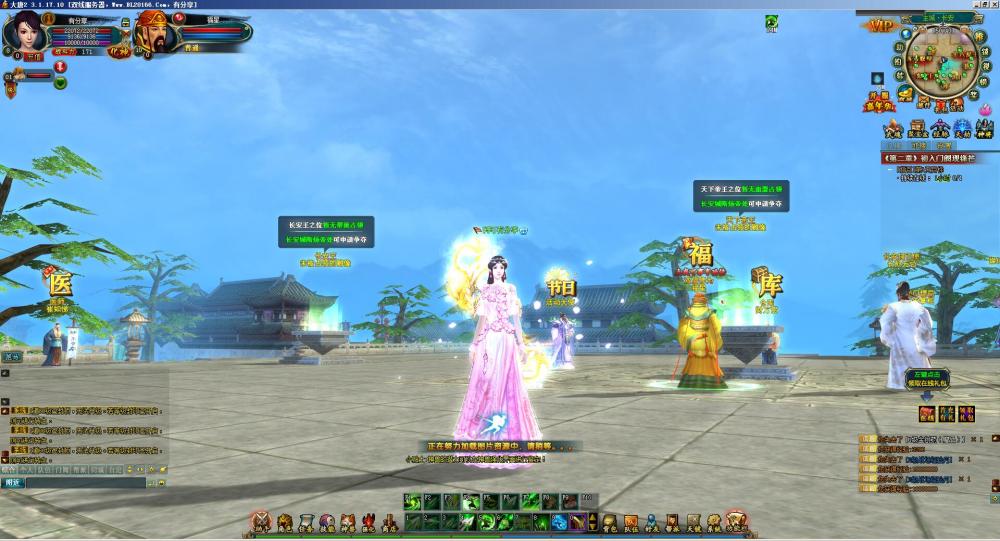Click the red 化神 button
Image resolution: width=1000 pixels, height=541 pixels.
tap(119, 50)
